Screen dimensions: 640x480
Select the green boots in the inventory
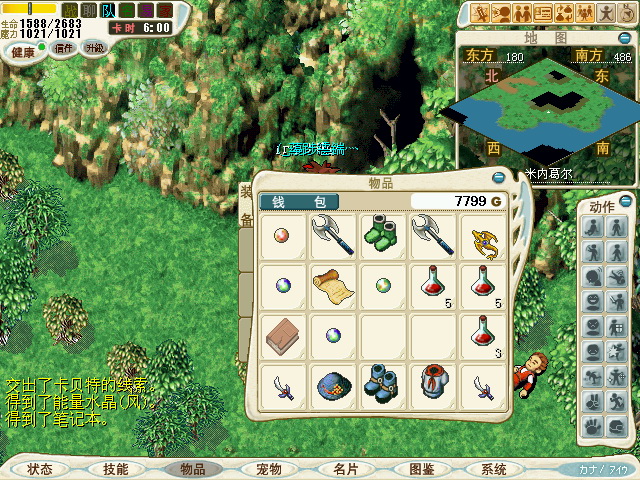(x=383, y=231)
